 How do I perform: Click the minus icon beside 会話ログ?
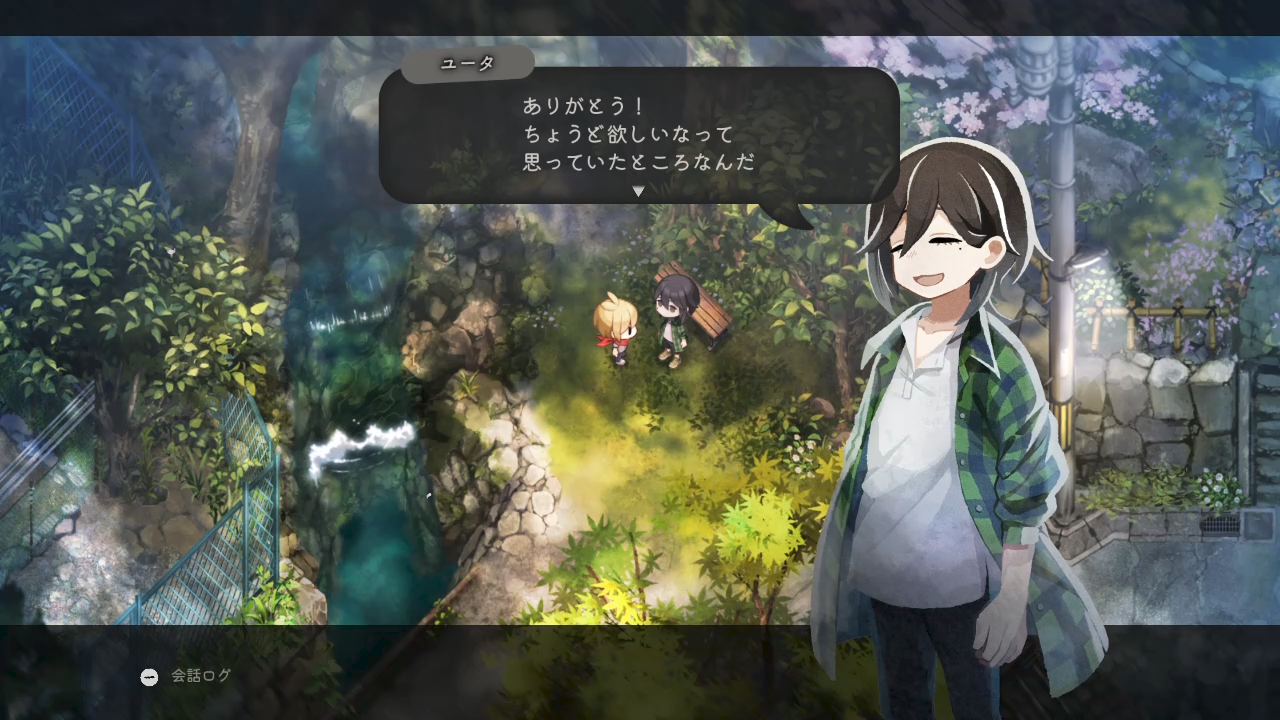click(x=148, y=676)
